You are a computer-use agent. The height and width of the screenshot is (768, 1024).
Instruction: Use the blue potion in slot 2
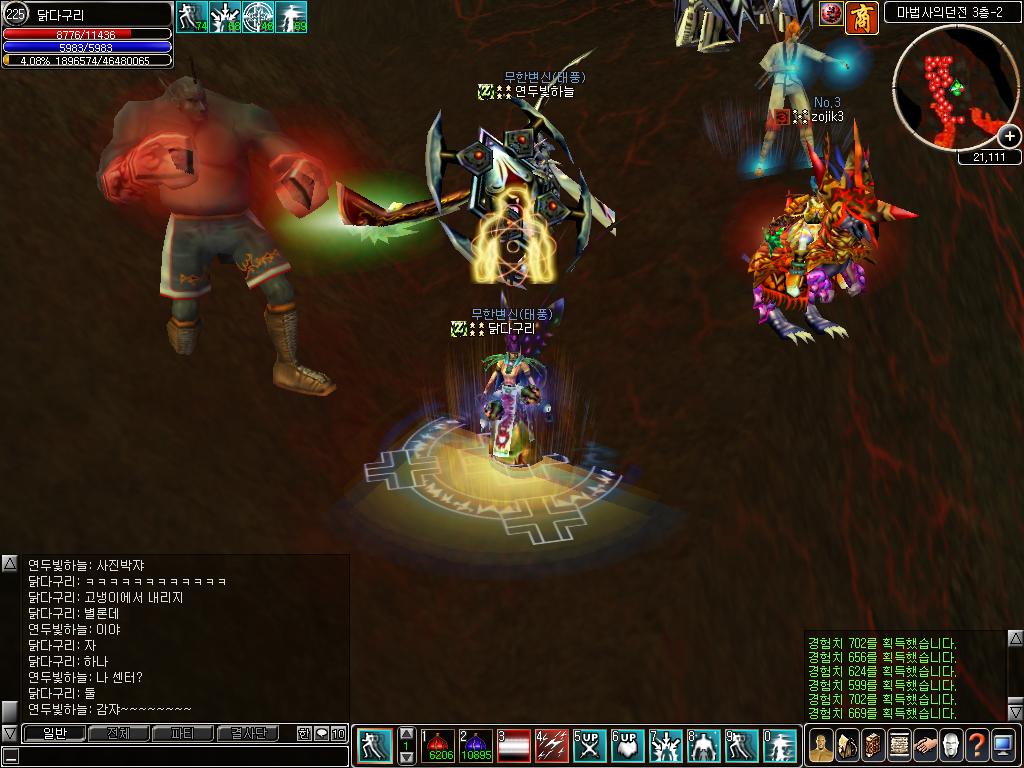476,746
